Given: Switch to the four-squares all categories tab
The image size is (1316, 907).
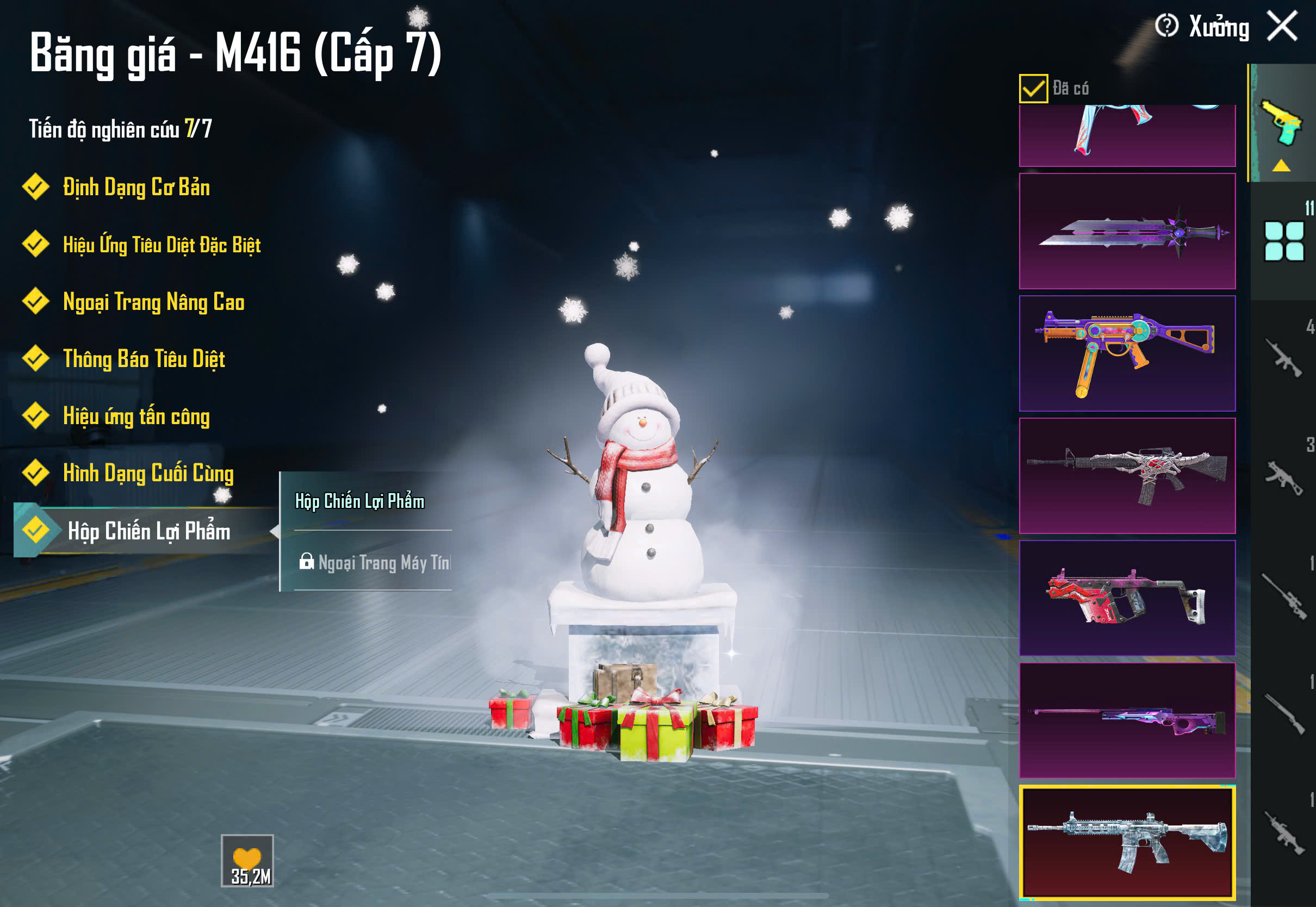Looking at the screenshot, I should pos(1283,241).
